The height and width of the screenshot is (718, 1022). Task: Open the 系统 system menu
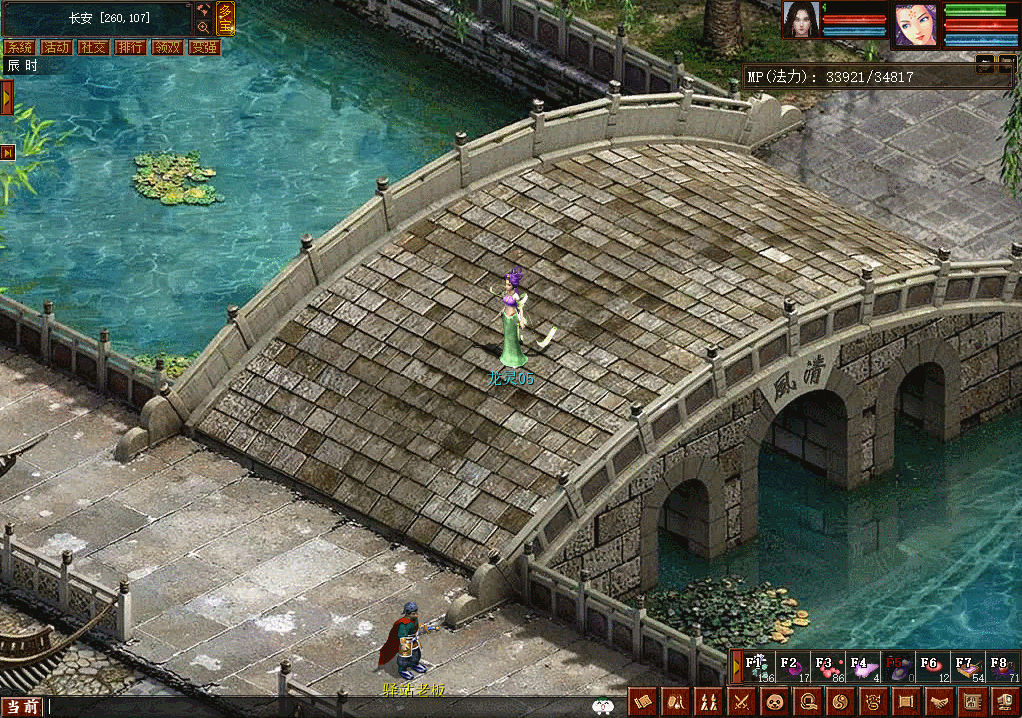click(x=19, y=47)
